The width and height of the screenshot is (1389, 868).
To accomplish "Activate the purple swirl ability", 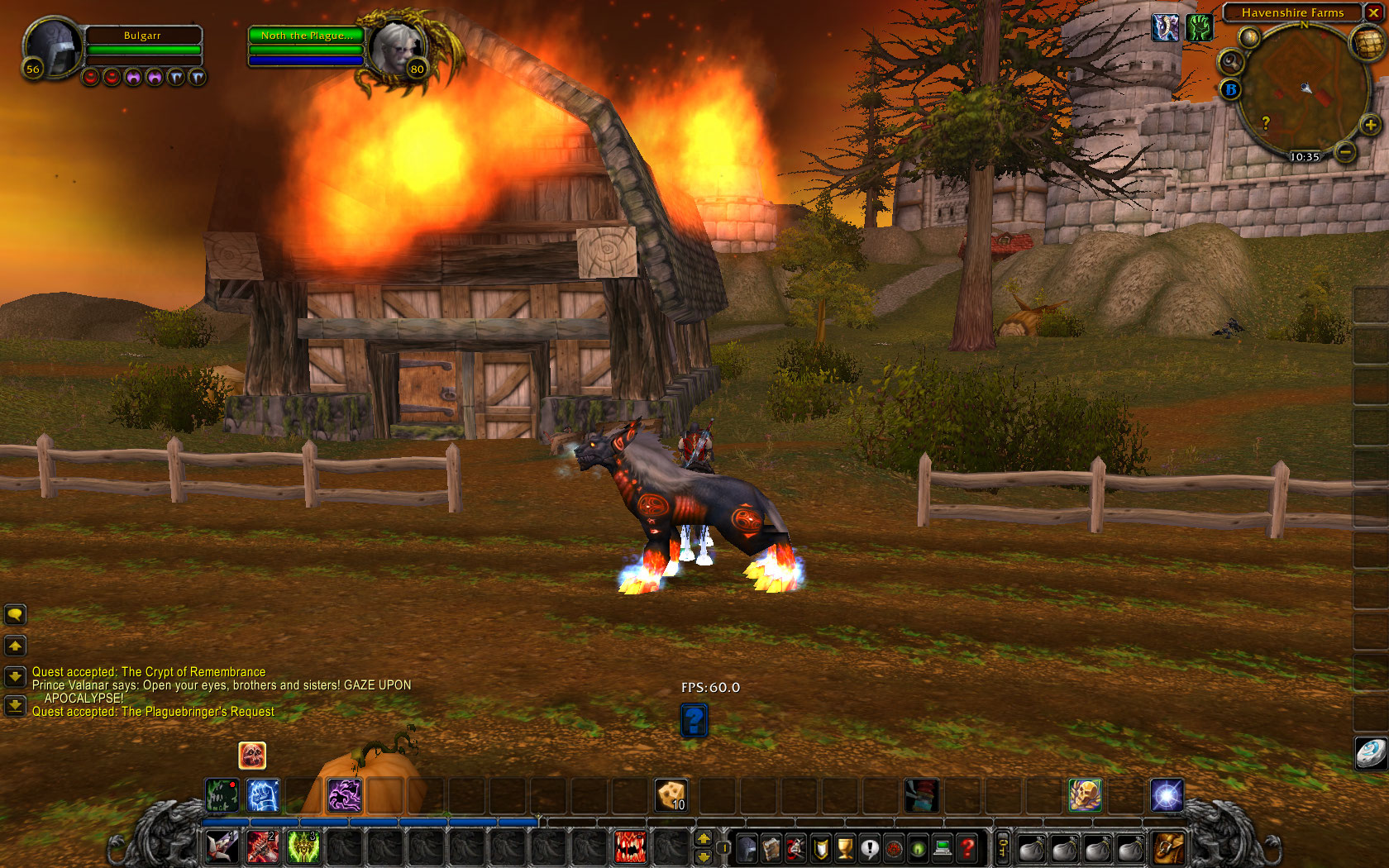I will pyautogui.click(x=344, y=795).
